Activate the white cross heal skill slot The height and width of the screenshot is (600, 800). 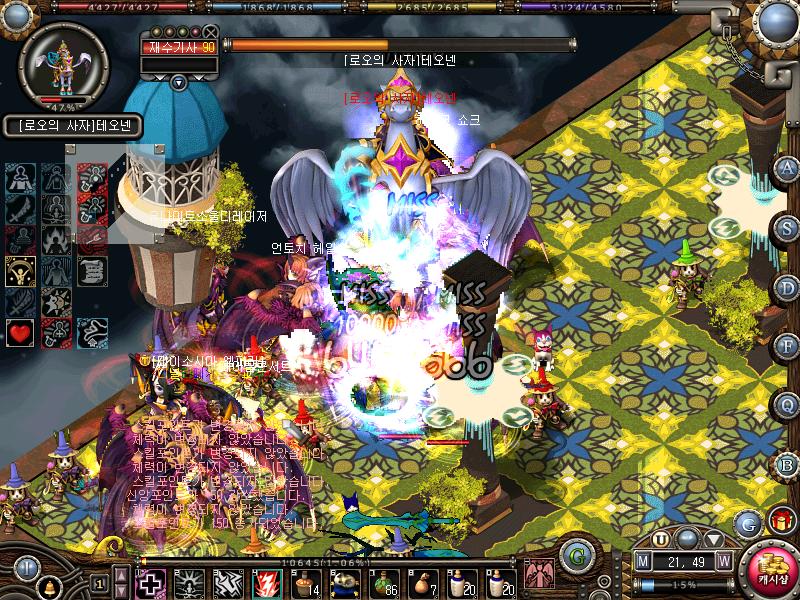(x=150, y=582)
